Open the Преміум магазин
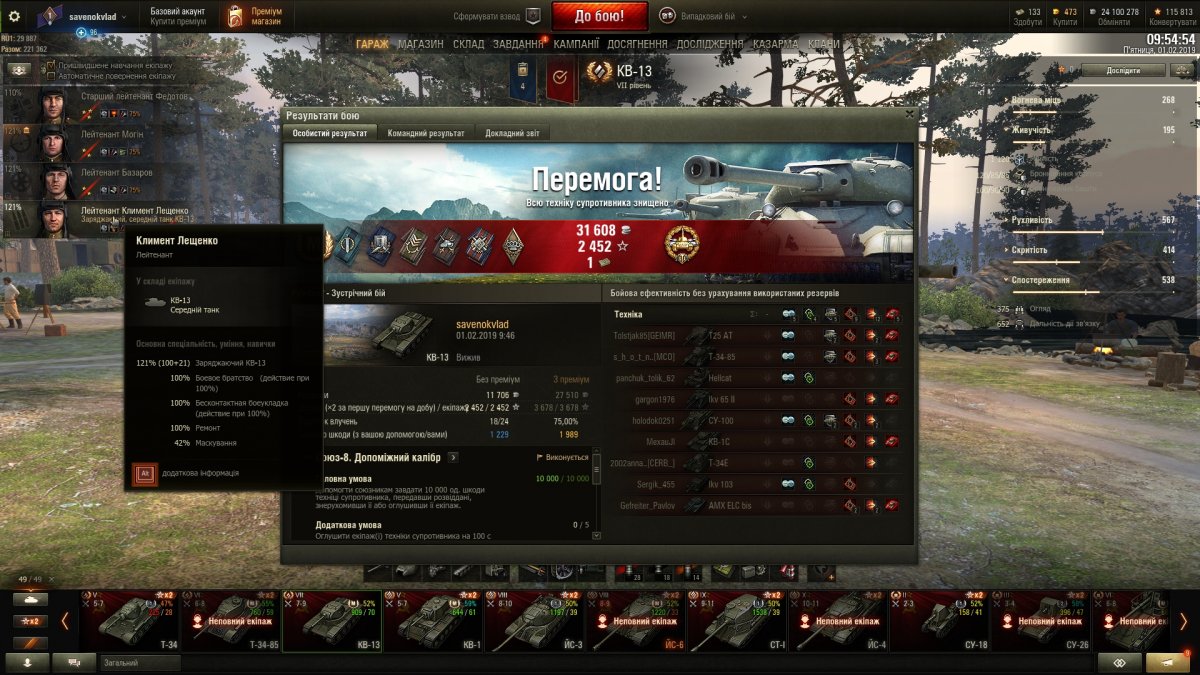This screenshot has width=1200, height=675. tap(253, 16)
